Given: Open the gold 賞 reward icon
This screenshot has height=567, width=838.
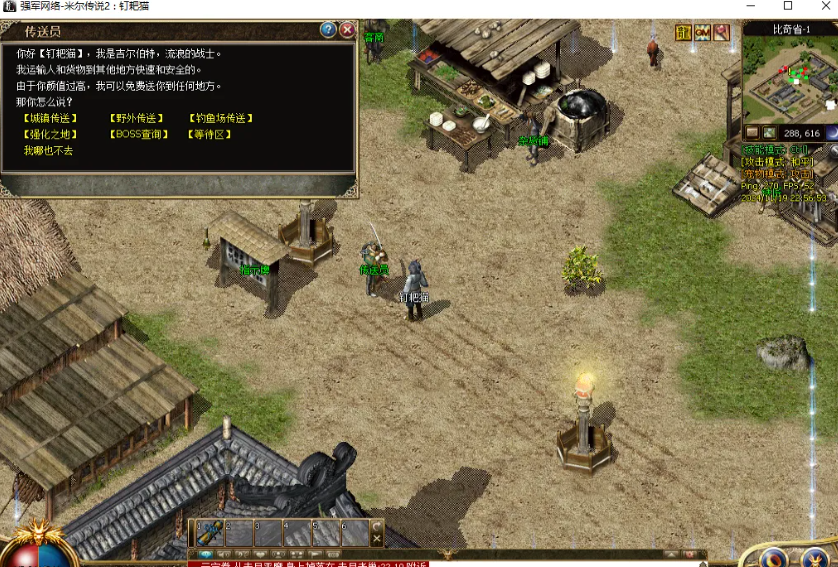Looking at the screenshot, I should [x=683, y=33].
